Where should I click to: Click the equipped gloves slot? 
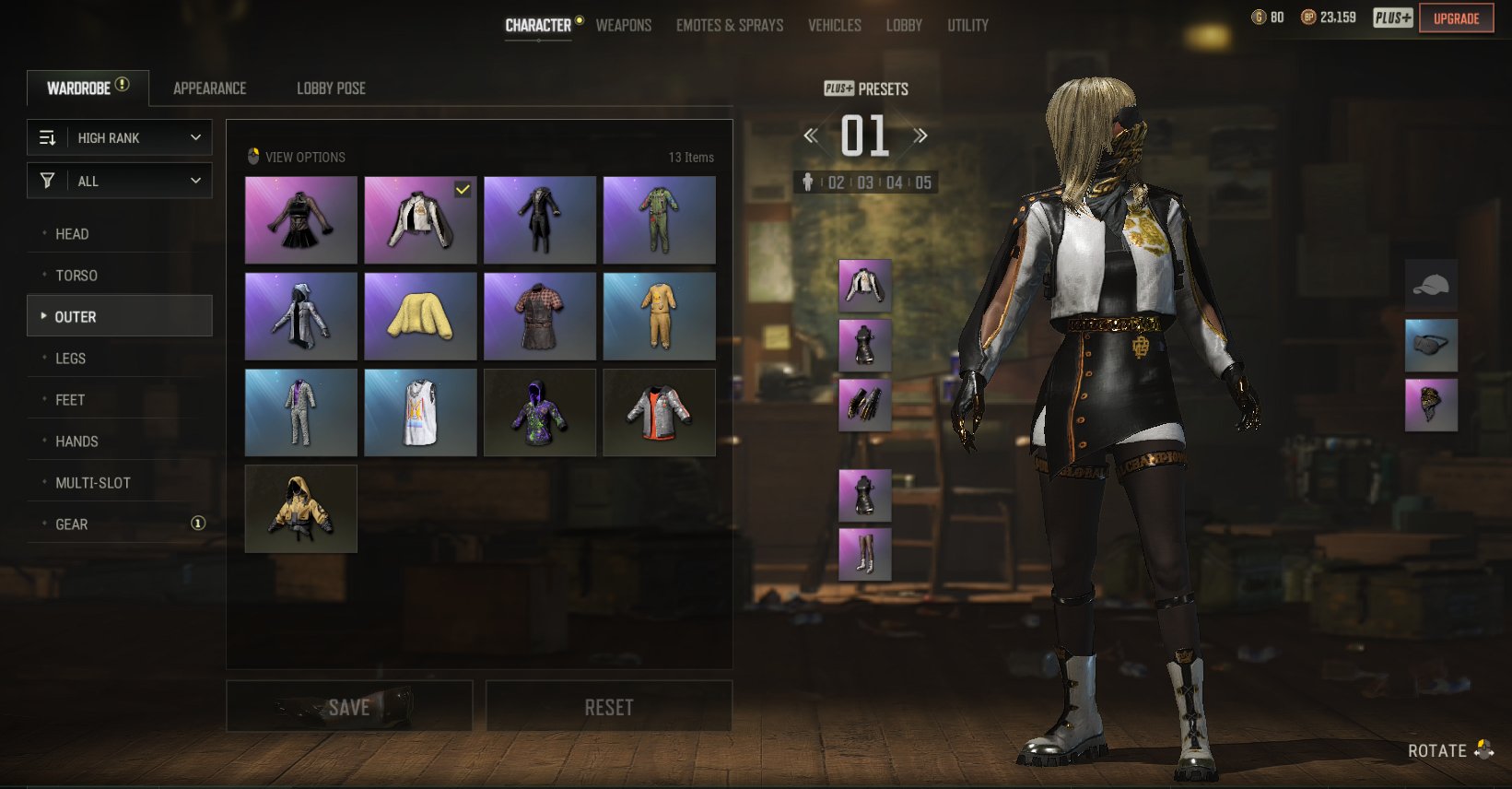[864, 405]
